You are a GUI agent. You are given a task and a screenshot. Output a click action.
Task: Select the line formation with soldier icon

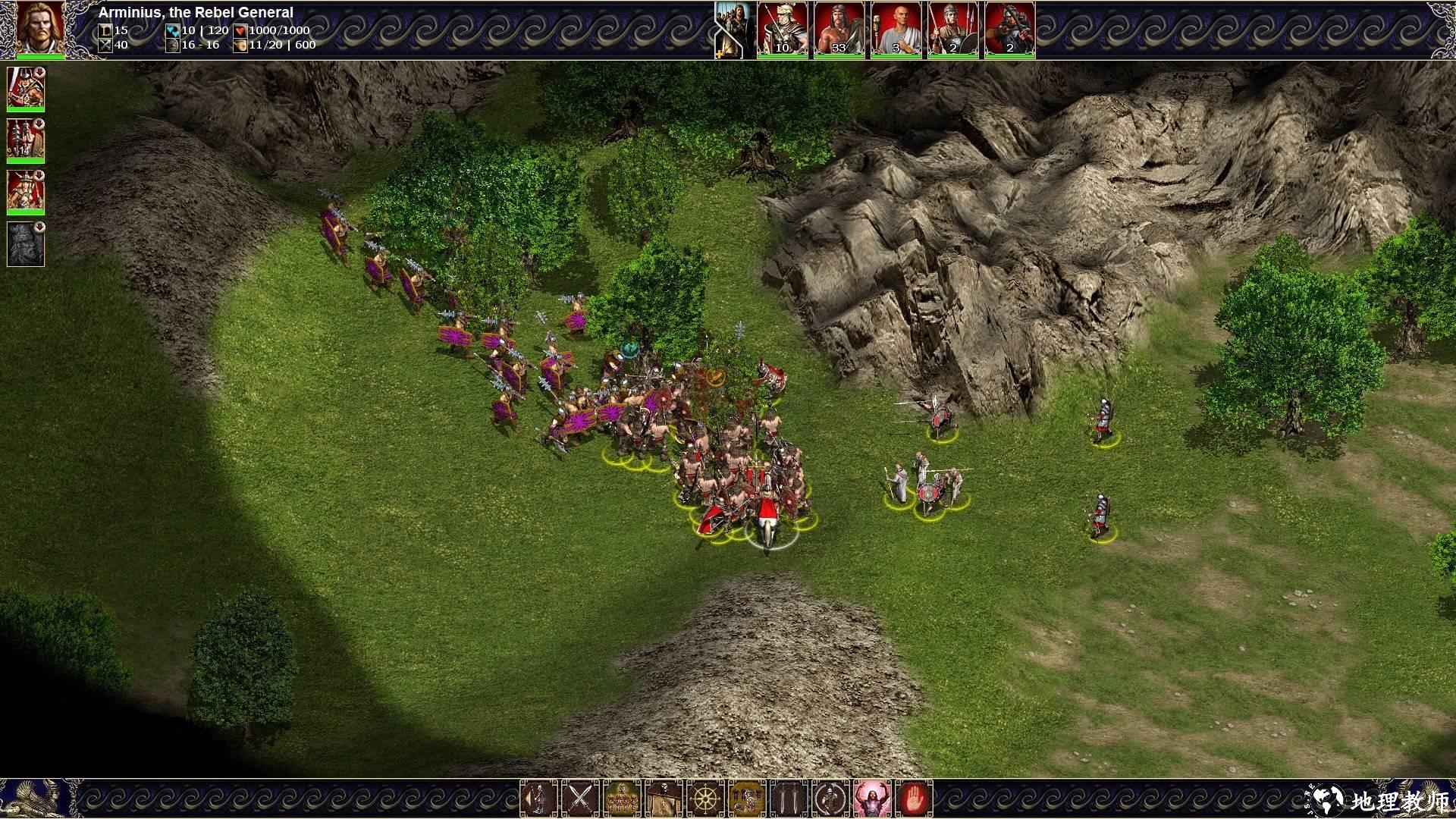[747, 799]
